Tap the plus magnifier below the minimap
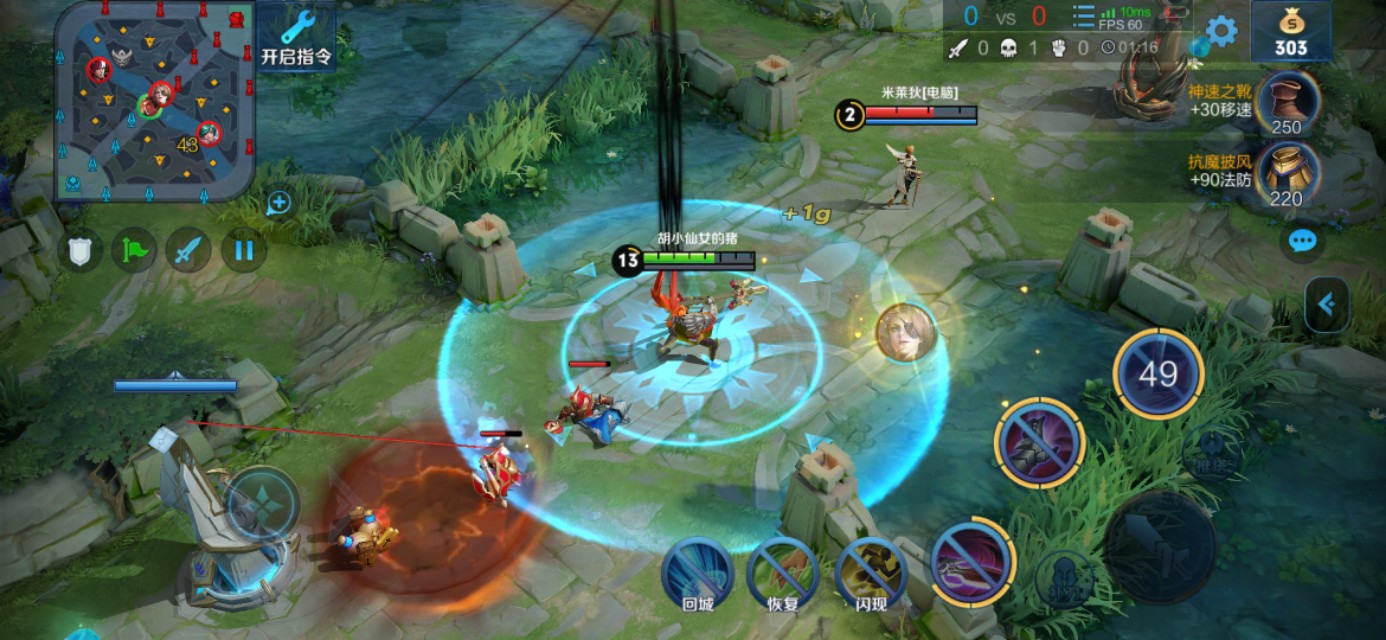Image resolution: width=1386 pixels, height=640 pixels. [x=278, y=204]
